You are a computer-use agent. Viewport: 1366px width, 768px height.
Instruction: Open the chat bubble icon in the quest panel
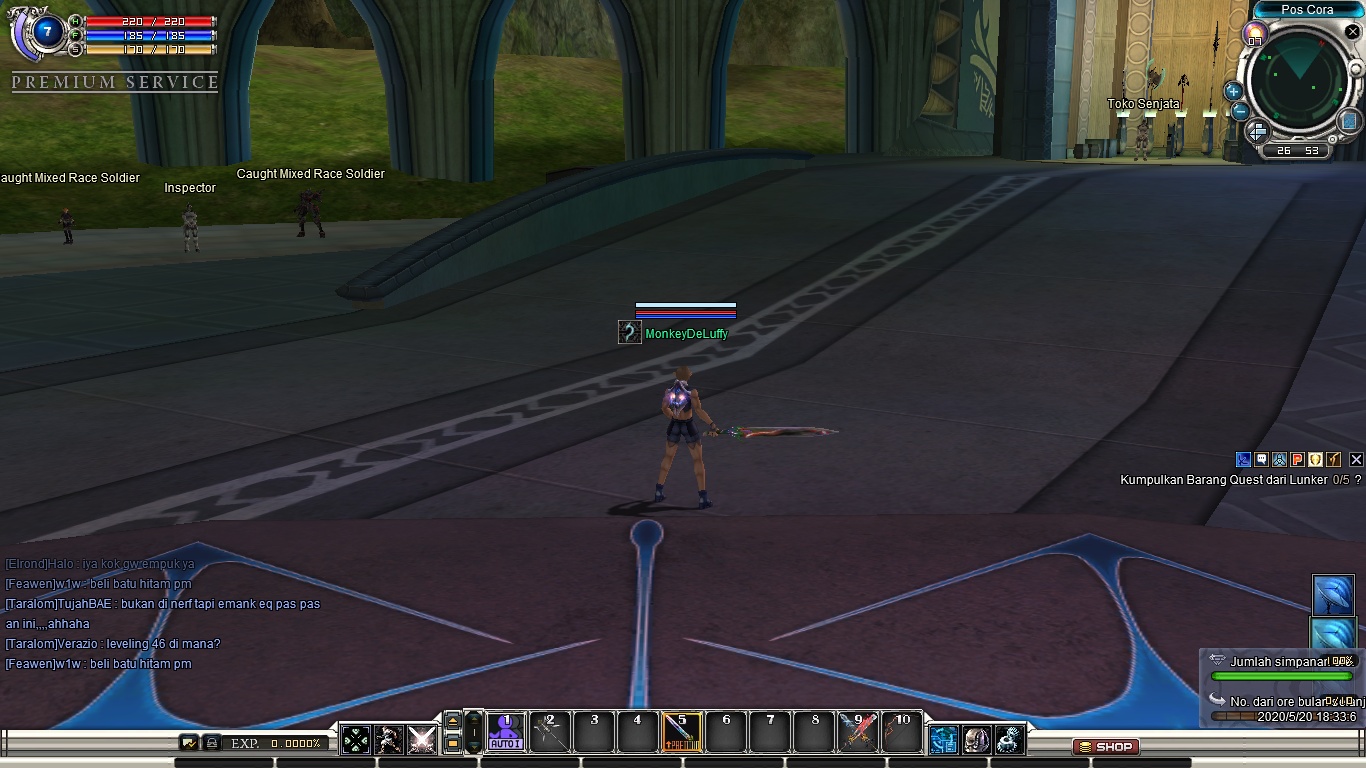click(x=1259, y=459)
